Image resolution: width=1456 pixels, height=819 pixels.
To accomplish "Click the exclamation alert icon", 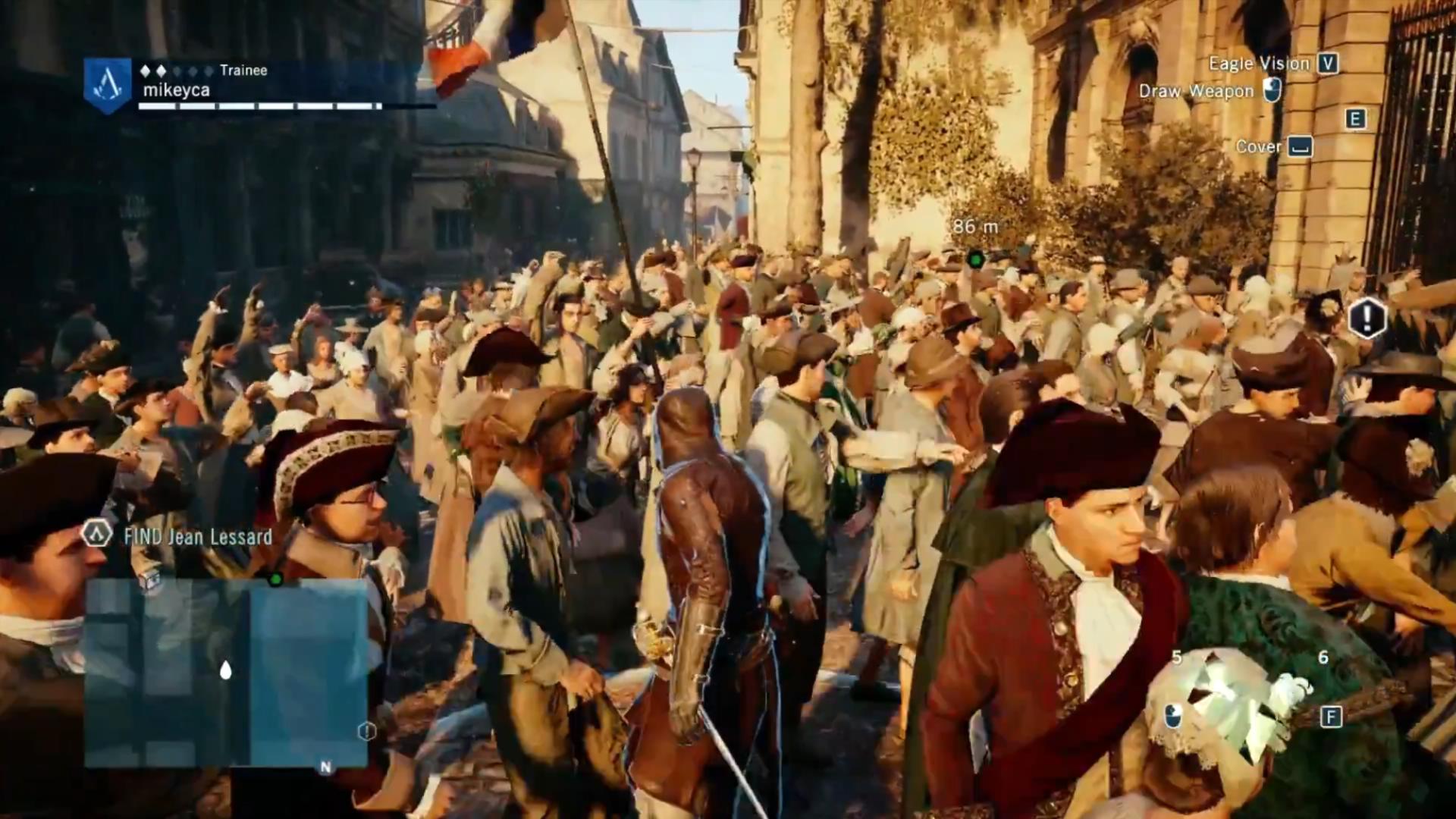I will tap(1367, 317).
